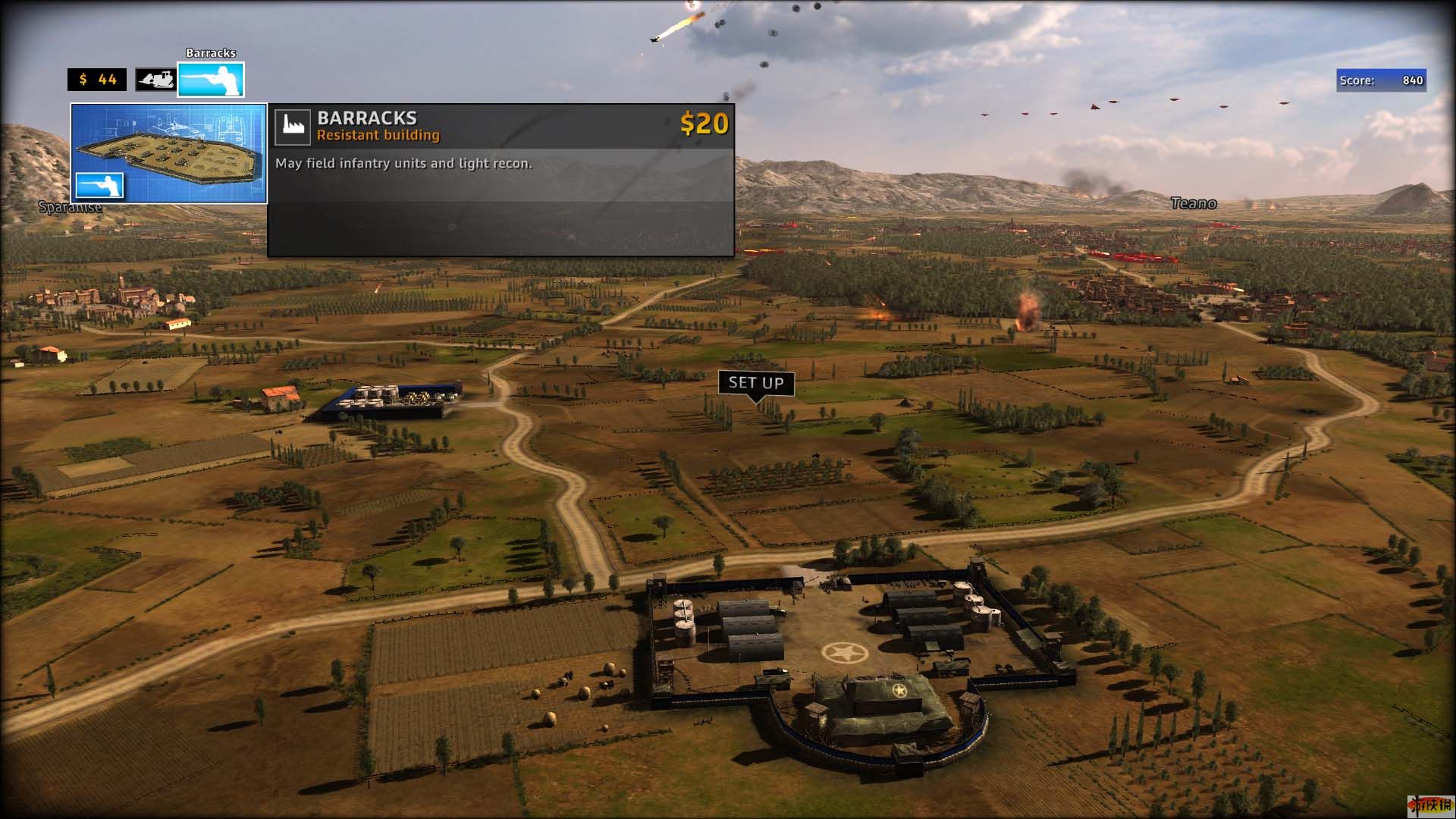The height and width of the screenshot is (819, 1456).
Task: Click the factory icon beside the Barracks title
Action: (x=293, y=127)
